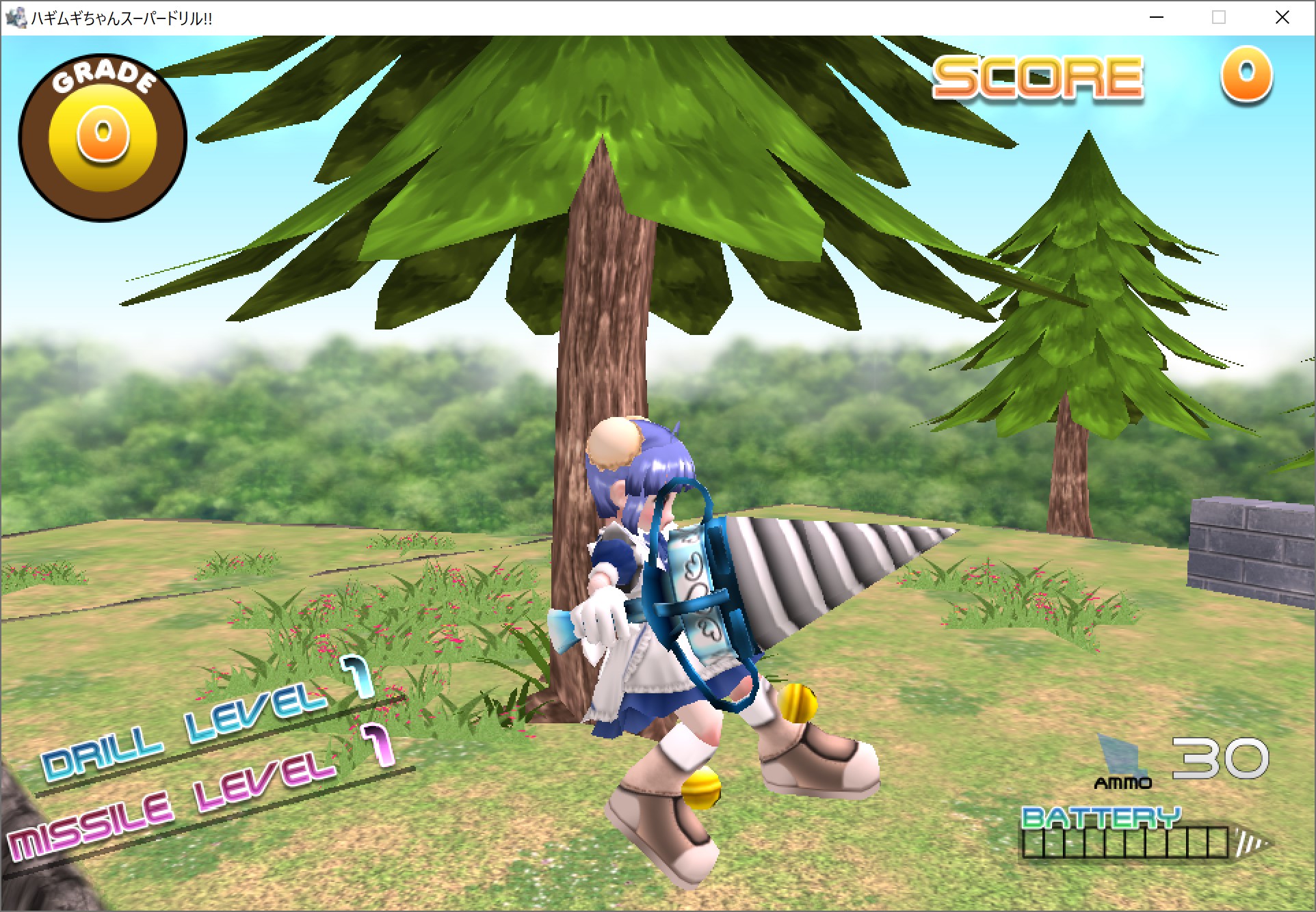1316x912 pixels.
Task: Close the game window
Action: pyautogui.click(x=1282, y=18)
